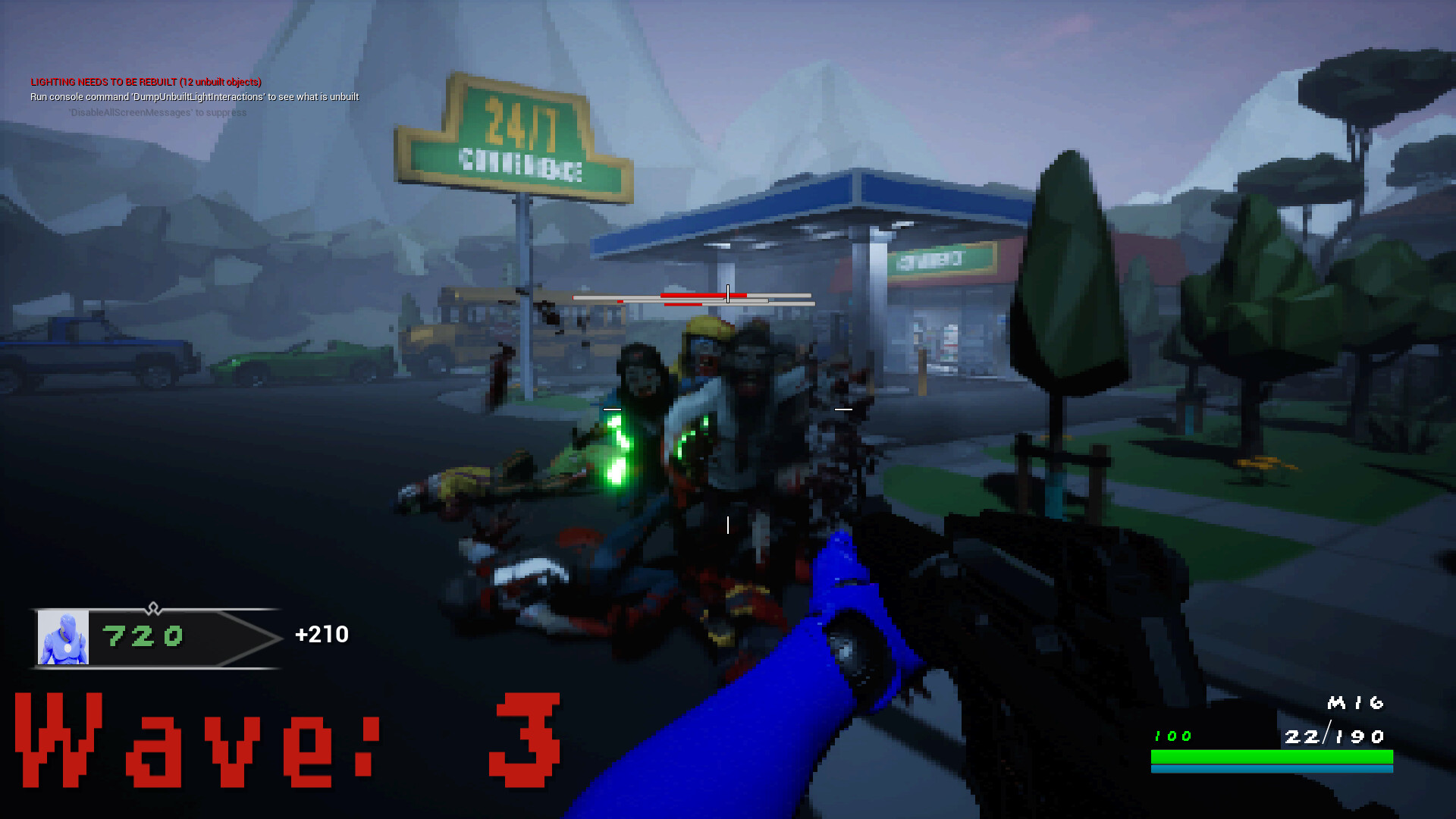This screenshot has width=1456, height=819.
Task: Click the DumpUnbuiltLightInteractions console command text
Action: coord(193,97)
